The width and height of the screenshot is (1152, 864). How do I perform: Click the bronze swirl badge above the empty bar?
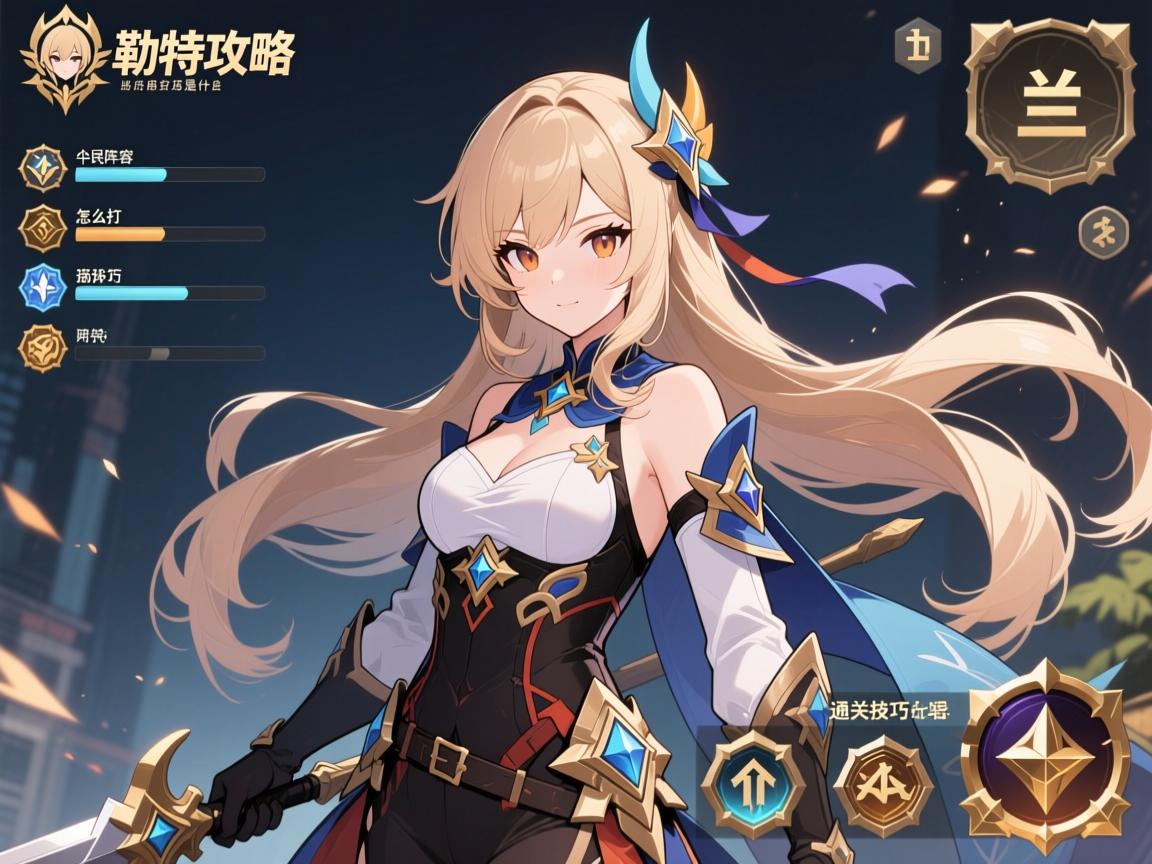pos(43,347)
